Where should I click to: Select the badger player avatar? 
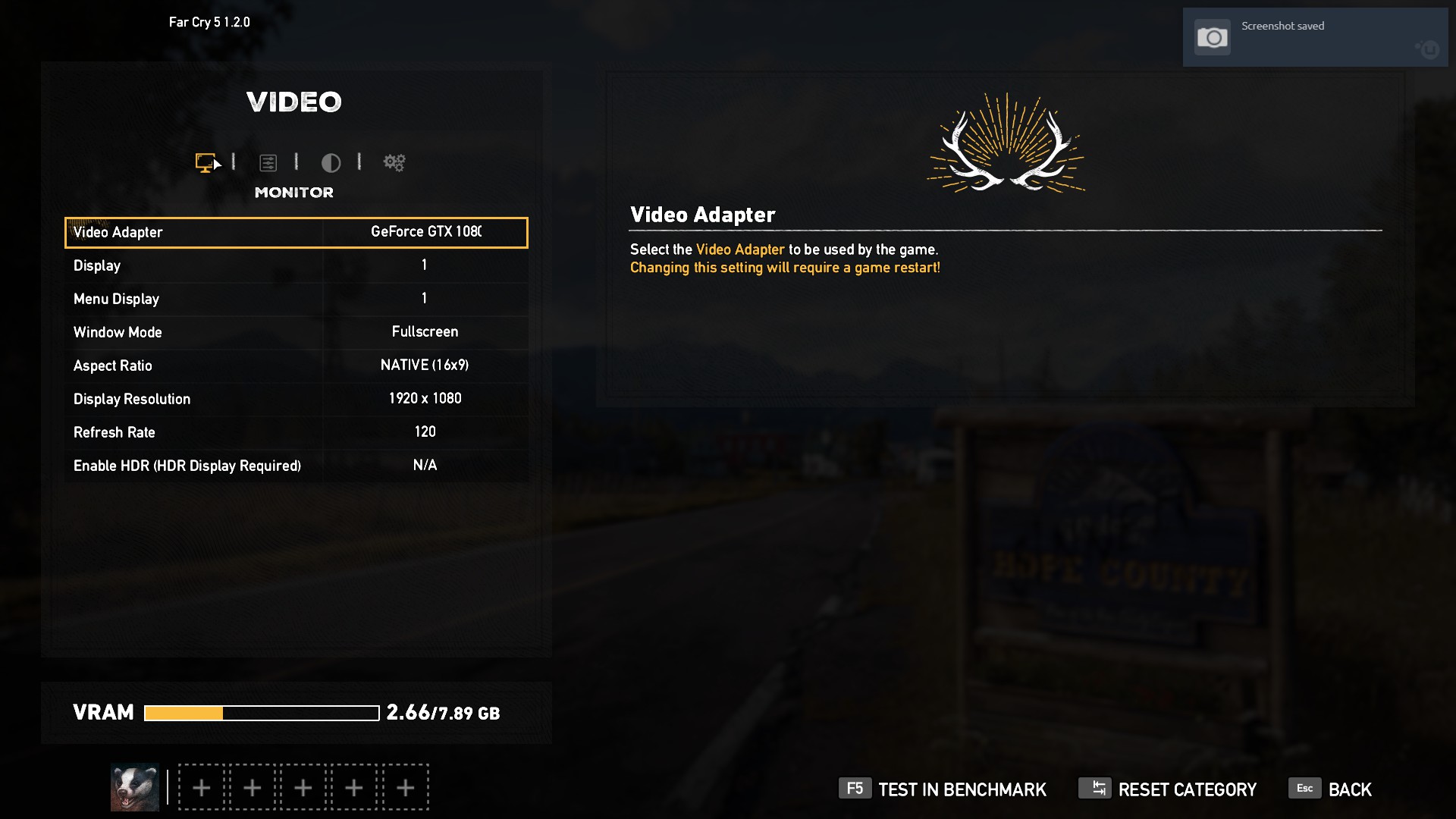point(135,787)
